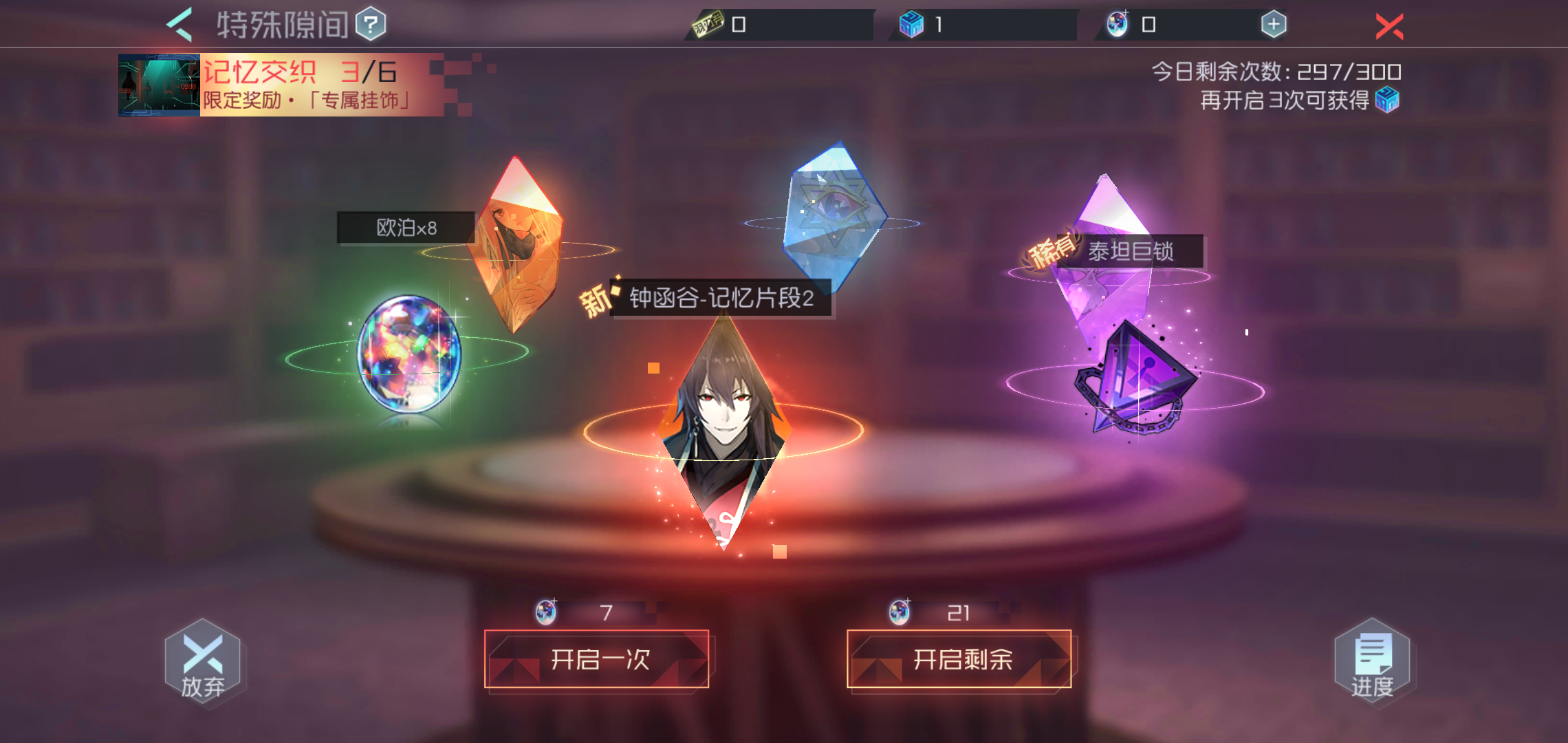The height and width of the screenshot is (743, 1568).
Task: Open the help icon beside 特殊隙间 title
Action: 369,22
